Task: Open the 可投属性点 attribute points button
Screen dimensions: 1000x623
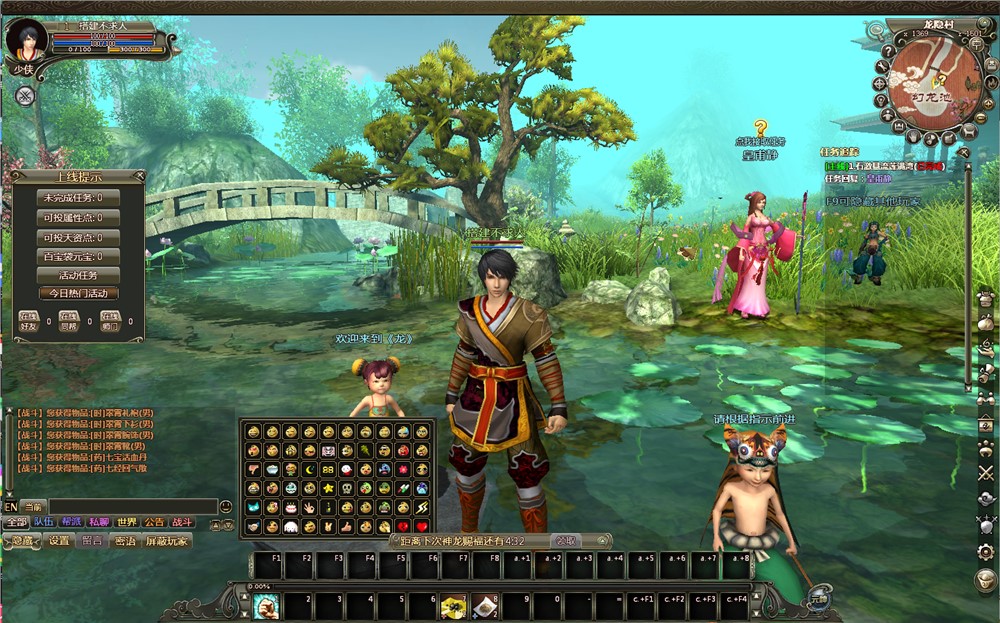Action: [78, 218]
